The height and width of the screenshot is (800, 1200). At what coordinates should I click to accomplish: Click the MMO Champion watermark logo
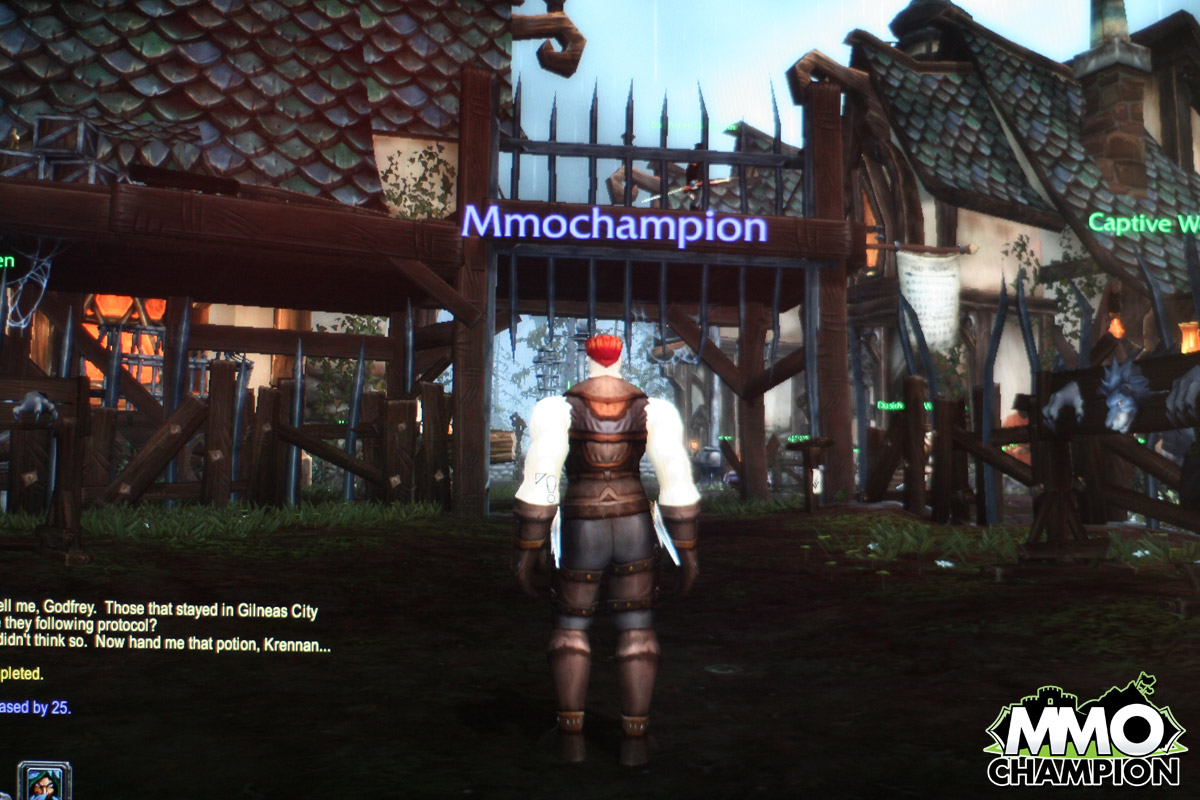(x=1085, y=736)
